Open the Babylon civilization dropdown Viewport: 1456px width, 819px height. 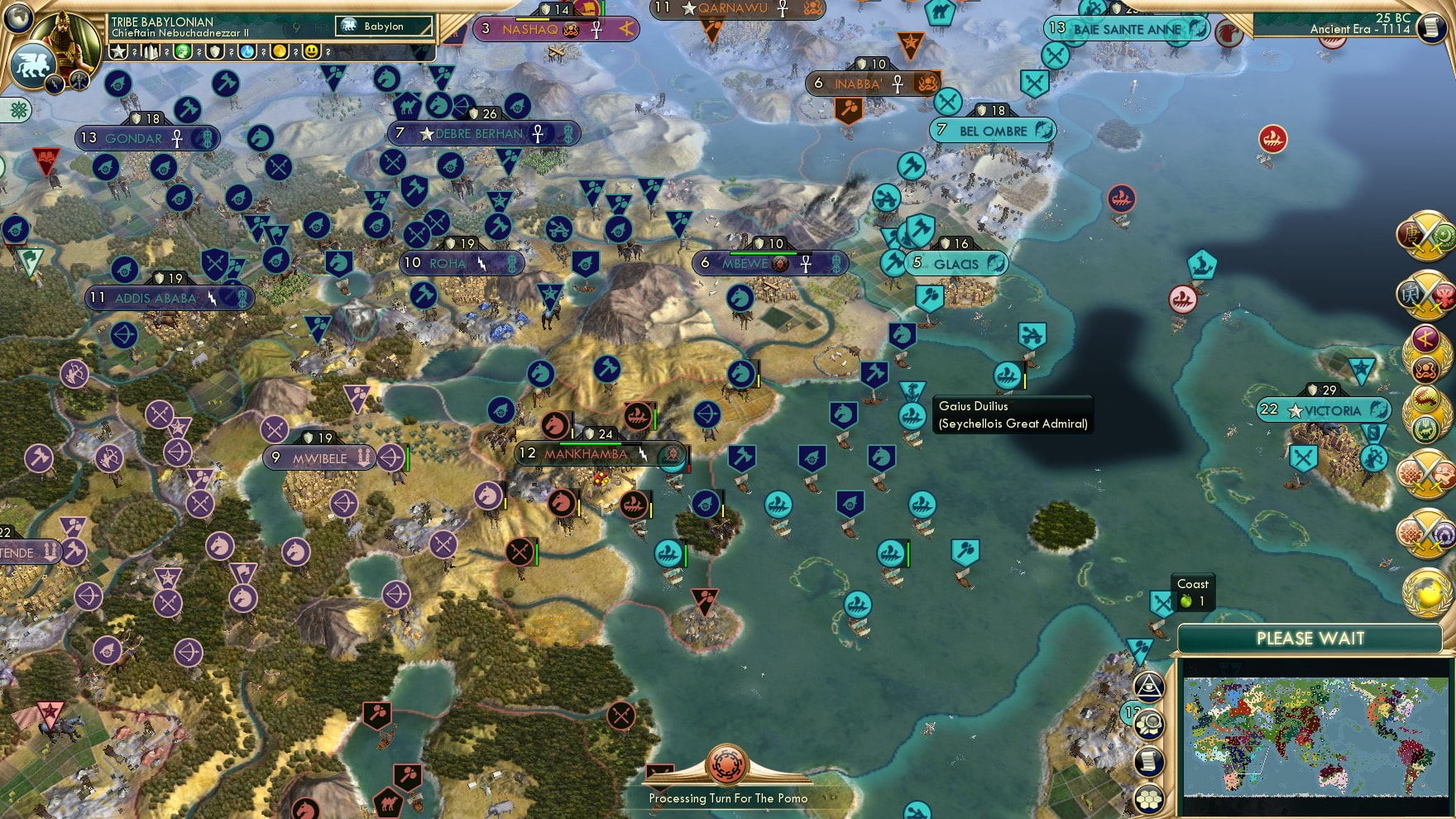[x=385, y=26]
